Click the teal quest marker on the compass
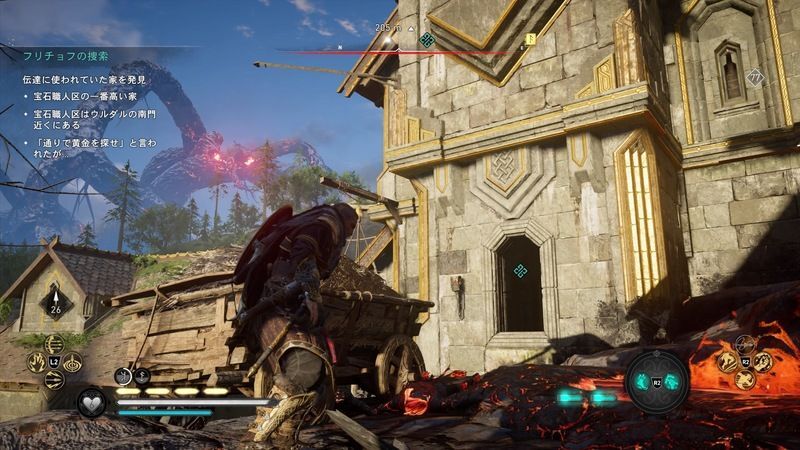The width and height of the screenshot is (800, 450). [427, 40]
